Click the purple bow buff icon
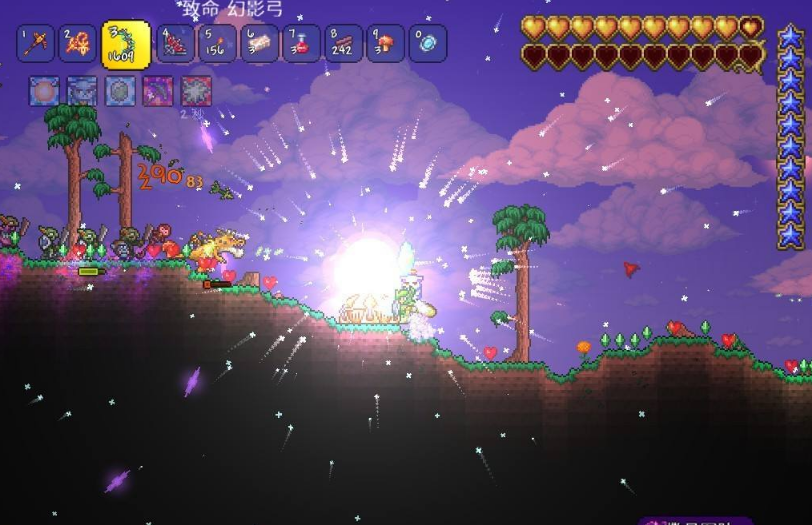Viewport: 812px width, 525px height. pos(158,91)
